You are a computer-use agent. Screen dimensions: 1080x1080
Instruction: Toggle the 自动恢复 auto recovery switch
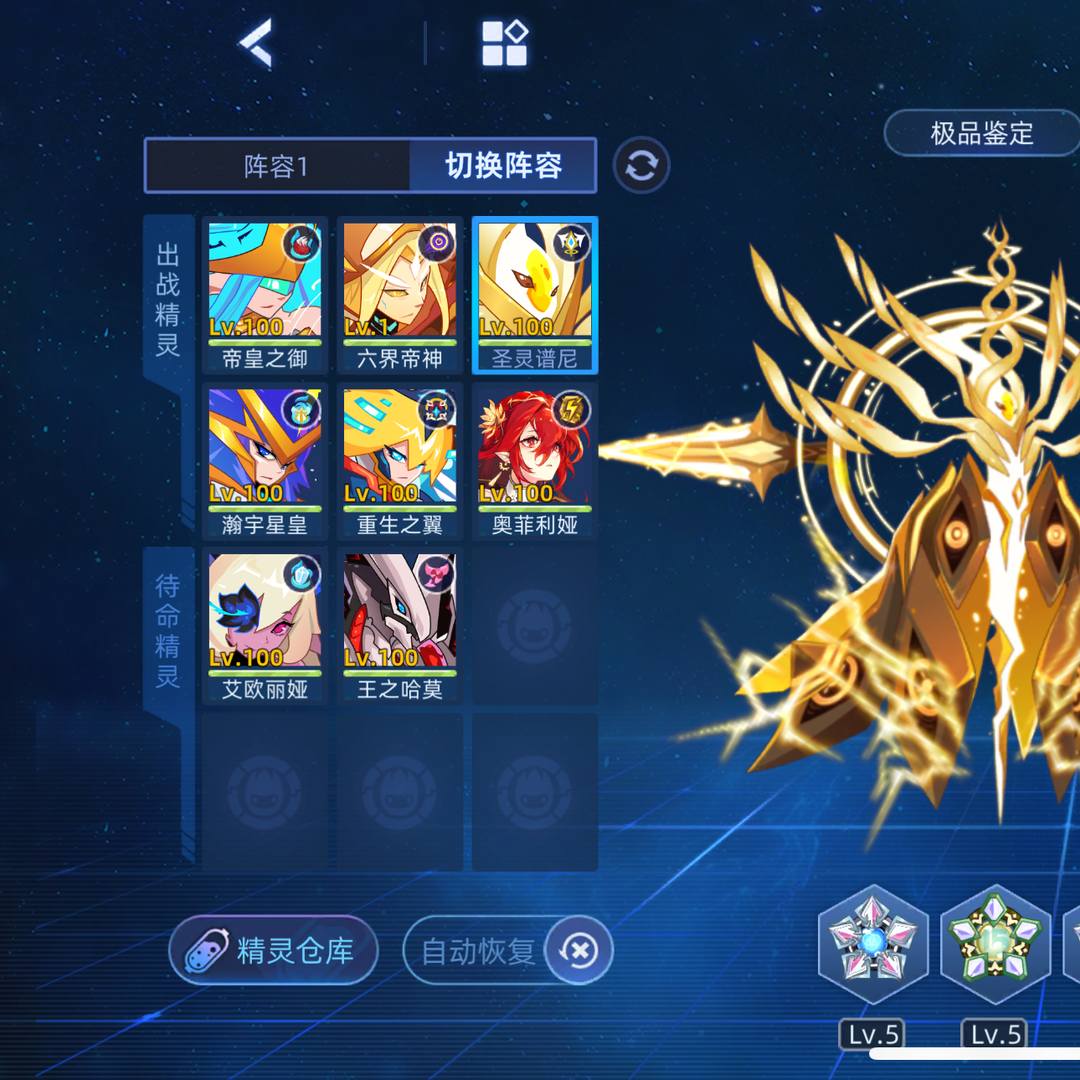click(577, 950)
